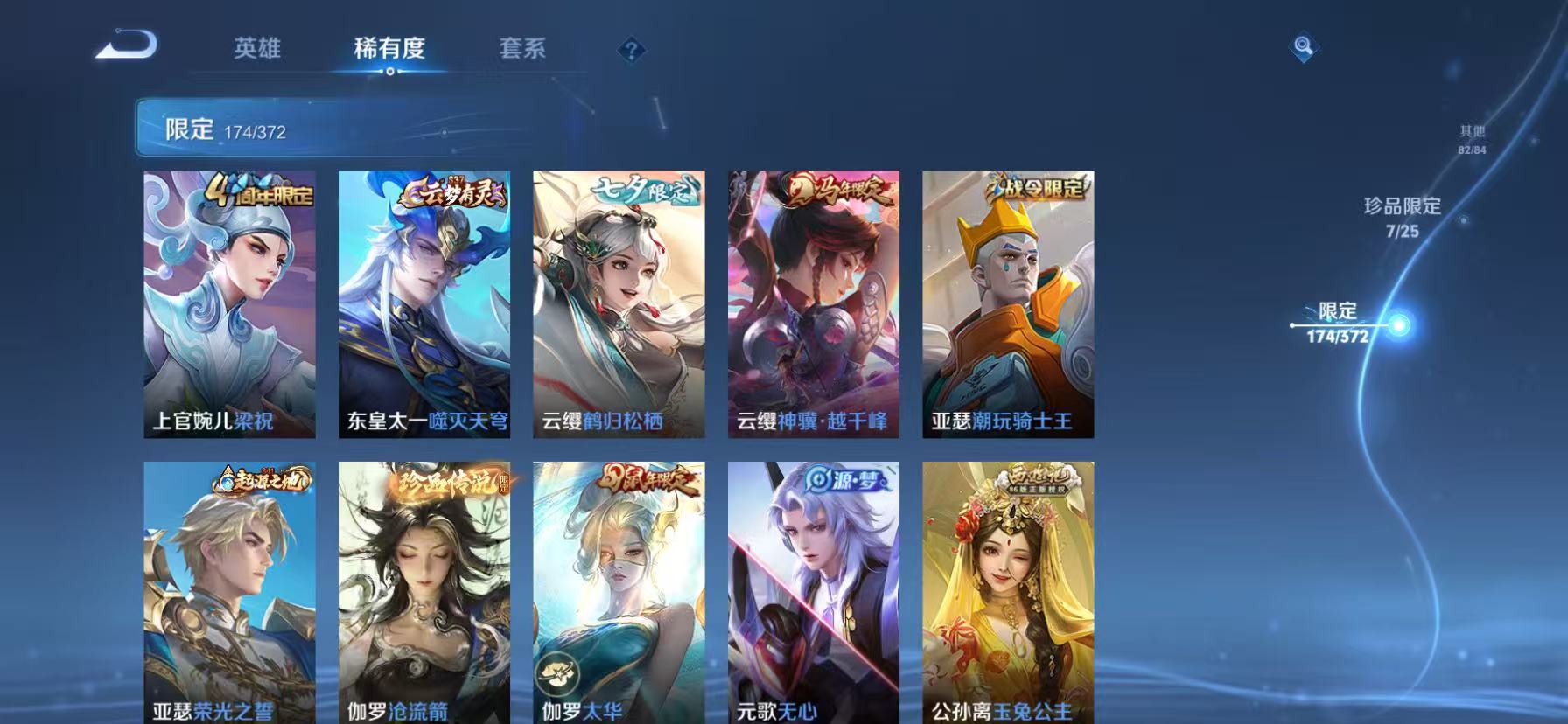
Task: Select 其他 82/84 in the right sidebar
Action: coord(1472,138)
